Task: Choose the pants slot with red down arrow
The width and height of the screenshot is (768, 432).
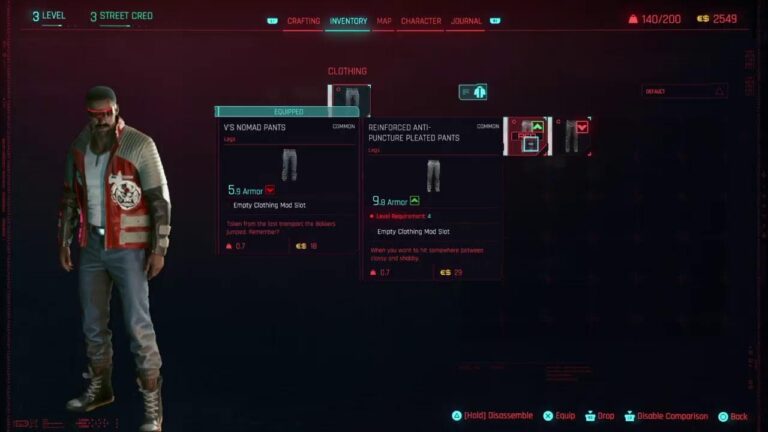Action: tap(571, 136)
